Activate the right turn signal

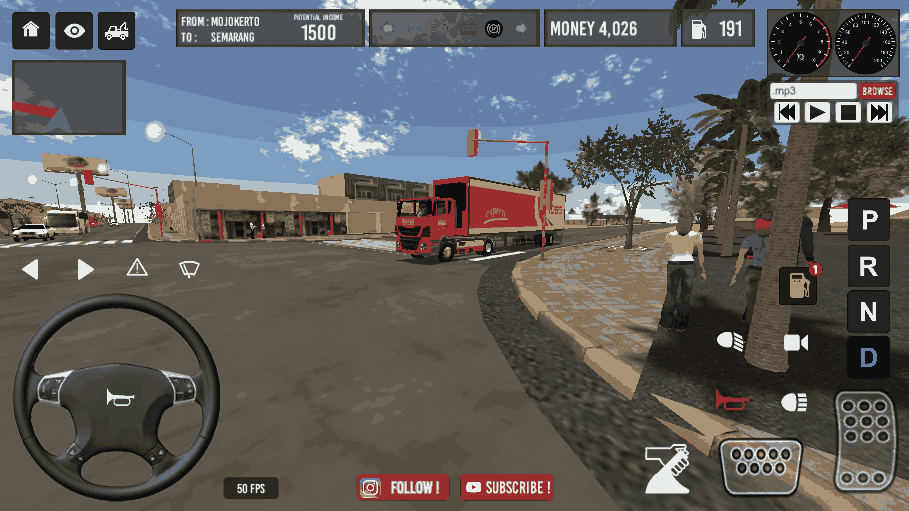coord(85,269)
